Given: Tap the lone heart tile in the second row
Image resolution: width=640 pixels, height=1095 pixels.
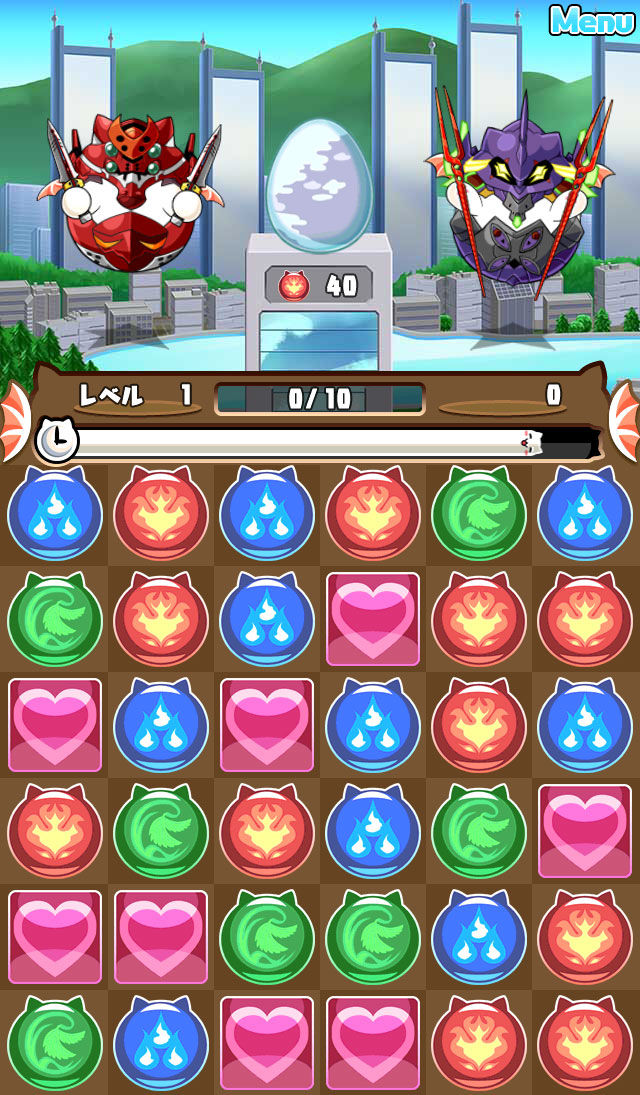Looking at the screenshot, I should point(373,619).
